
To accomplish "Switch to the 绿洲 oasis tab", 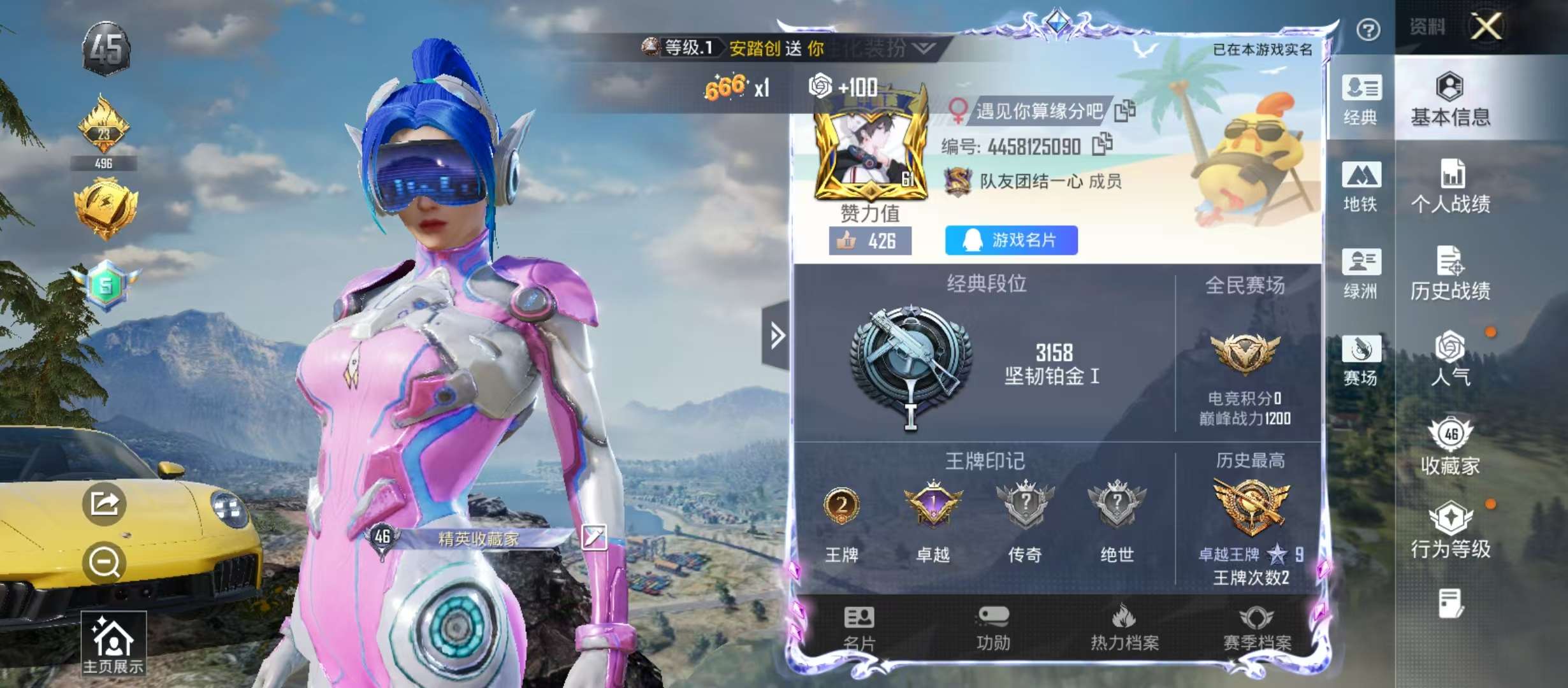I will point(1361,273).
